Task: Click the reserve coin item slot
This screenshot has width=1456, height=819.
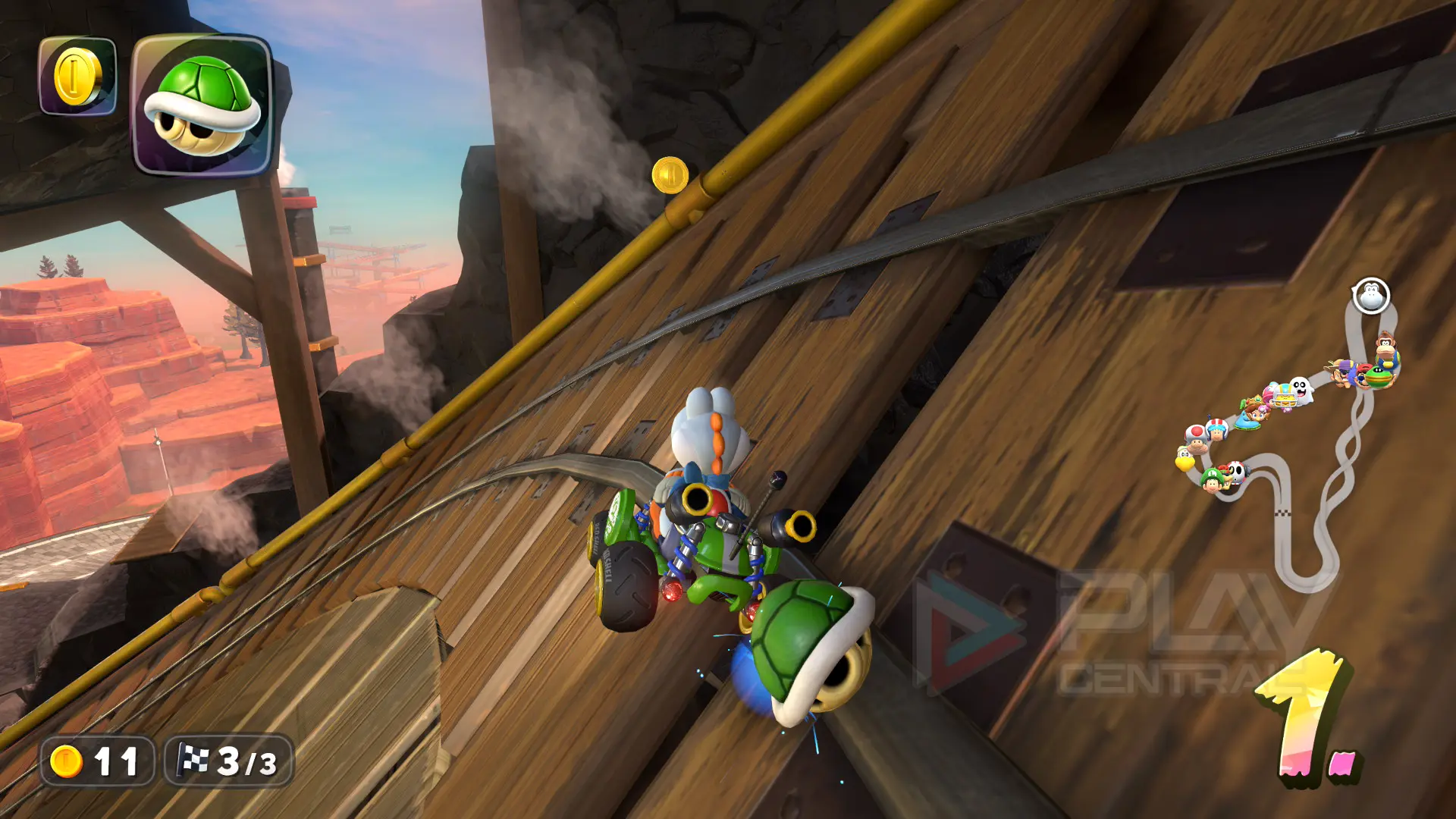Action: tap(77, 76)
